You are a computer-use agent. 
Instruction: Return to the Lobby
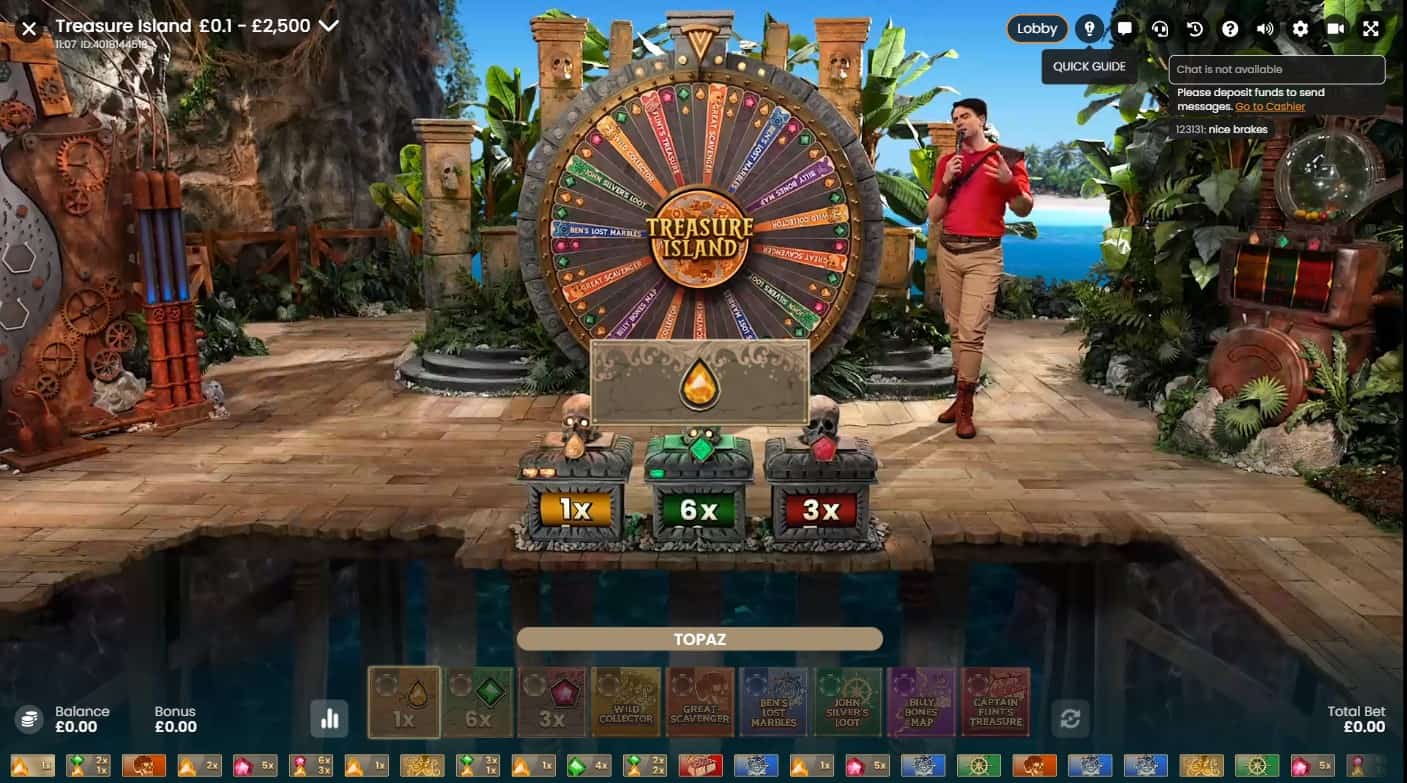click(1036, 29)
